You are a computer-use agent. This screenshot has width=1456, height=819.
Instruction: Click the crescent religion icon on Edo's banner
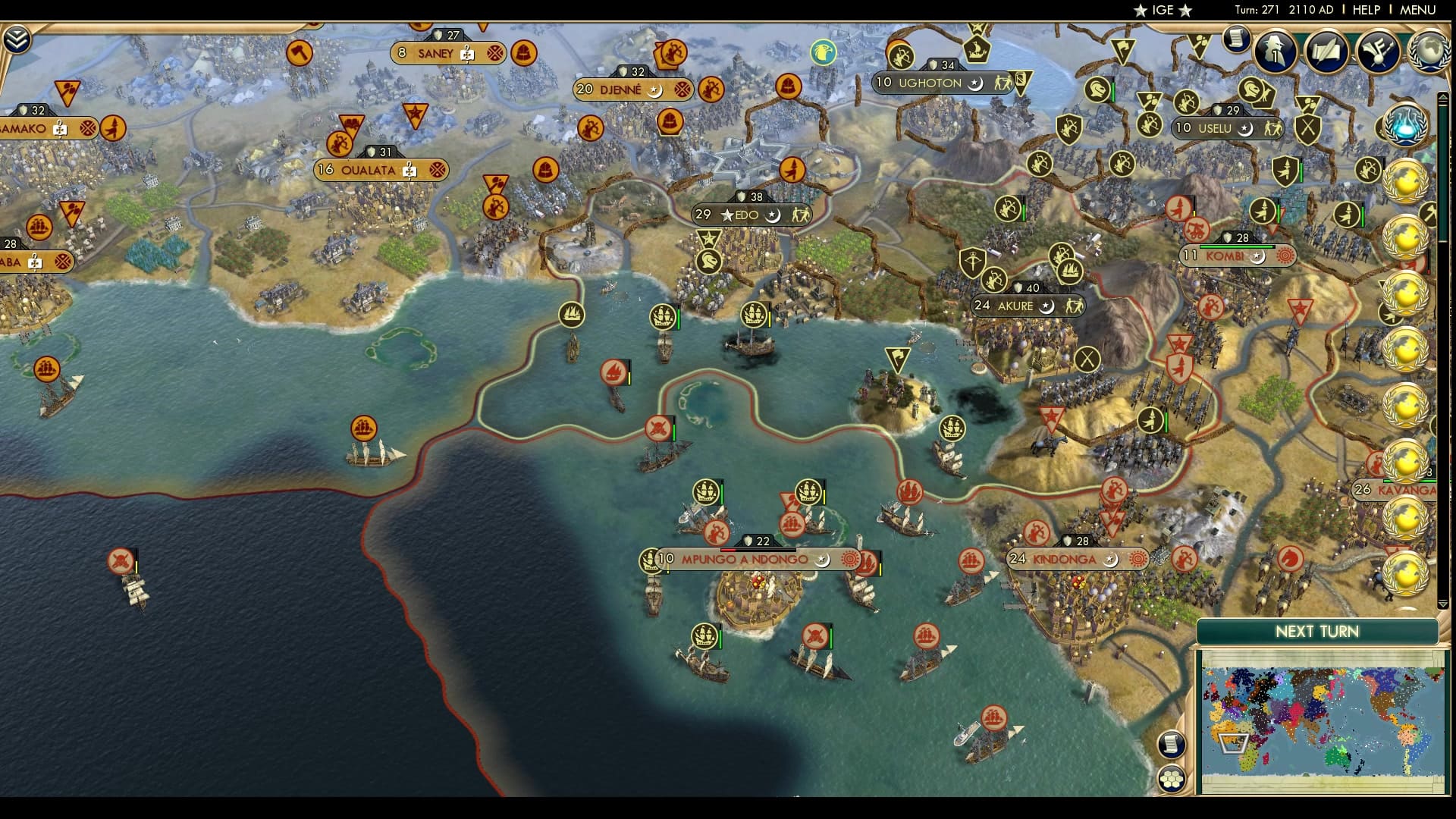tap(772, 216)
